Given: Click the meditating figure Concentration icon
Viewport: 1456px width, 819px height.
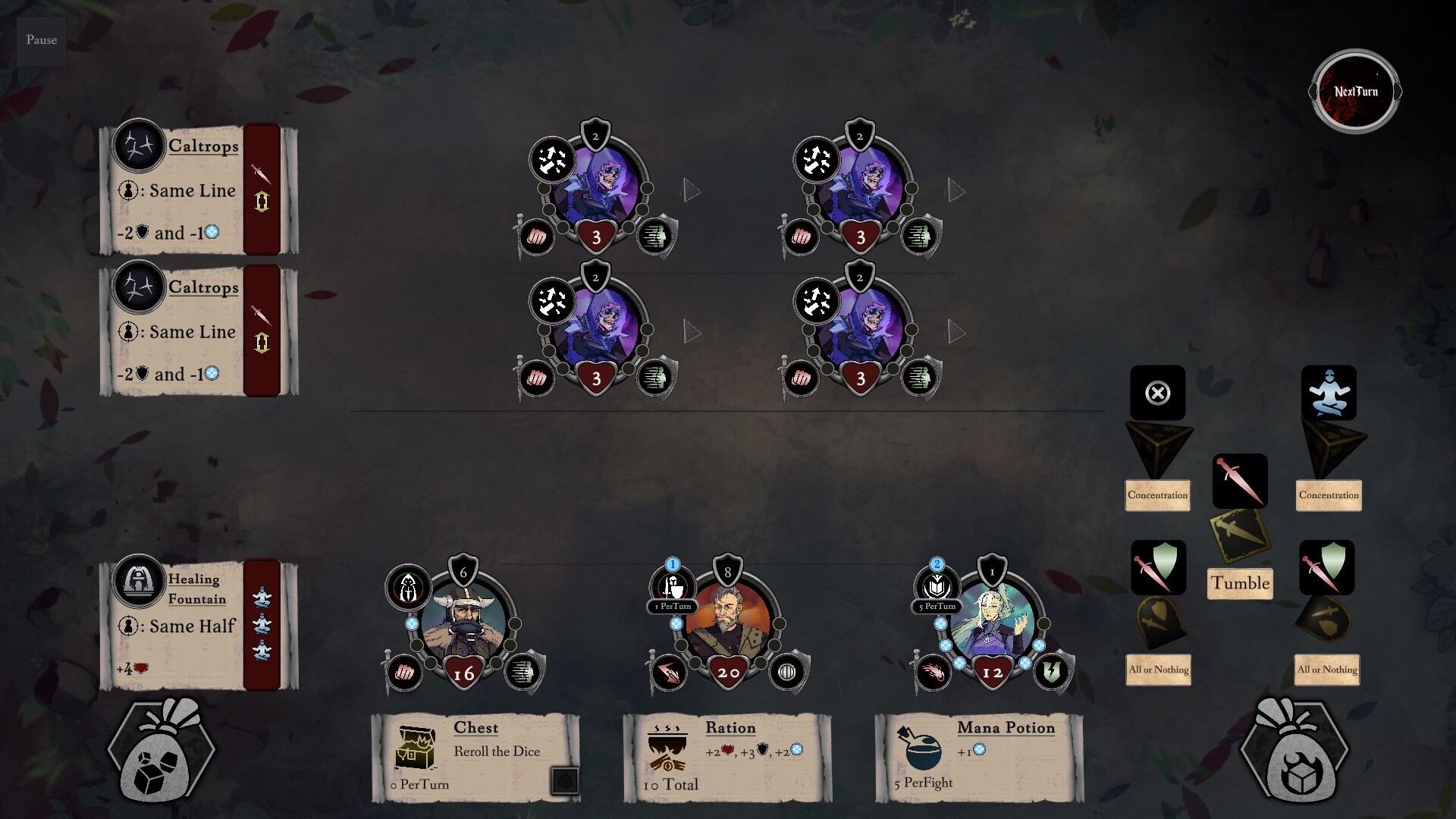Looking at the screenshot, I should [x=1328, y=393].
